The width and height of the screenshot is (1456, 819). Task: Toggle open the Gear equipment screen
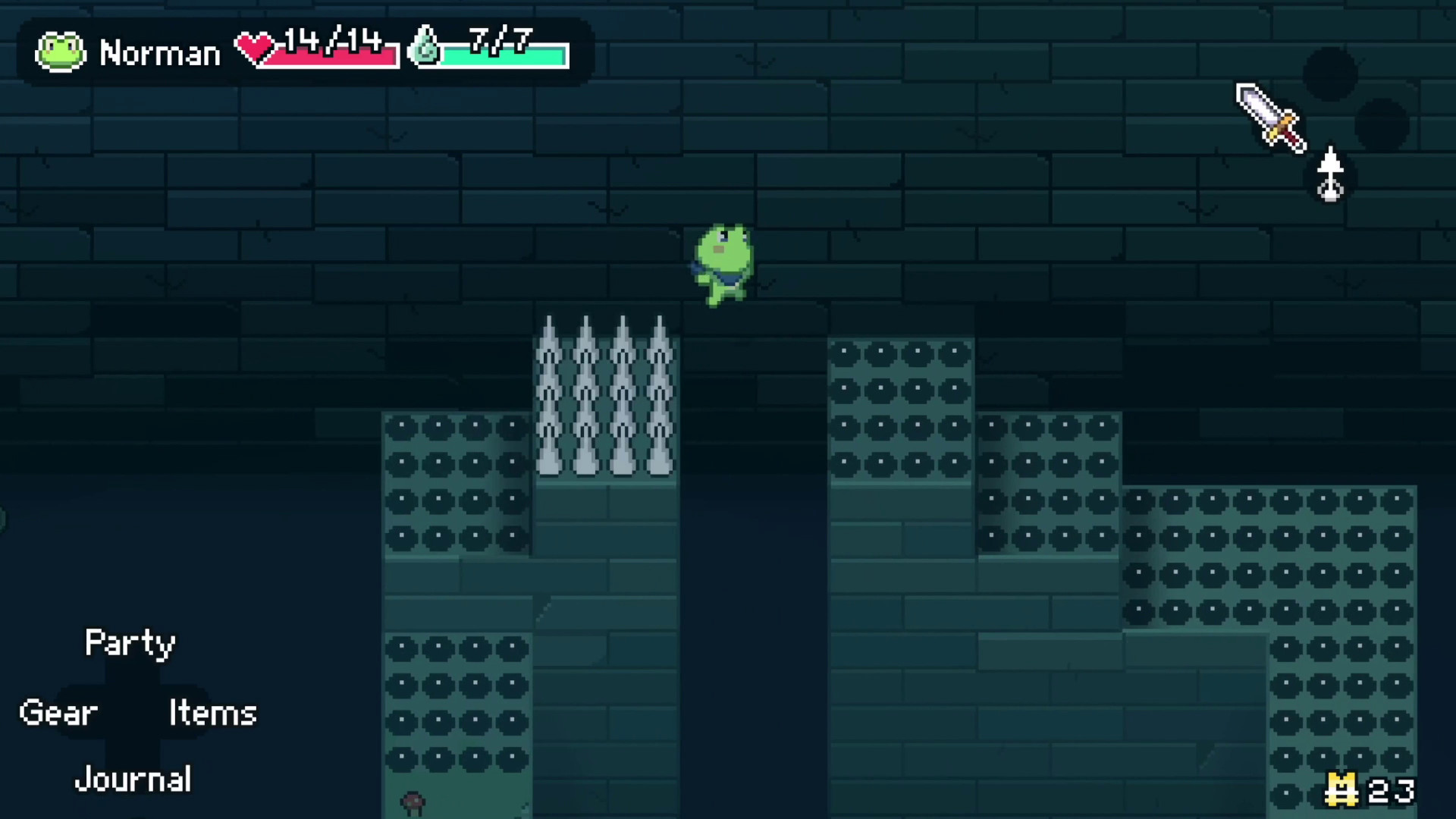tap(58, 711)
